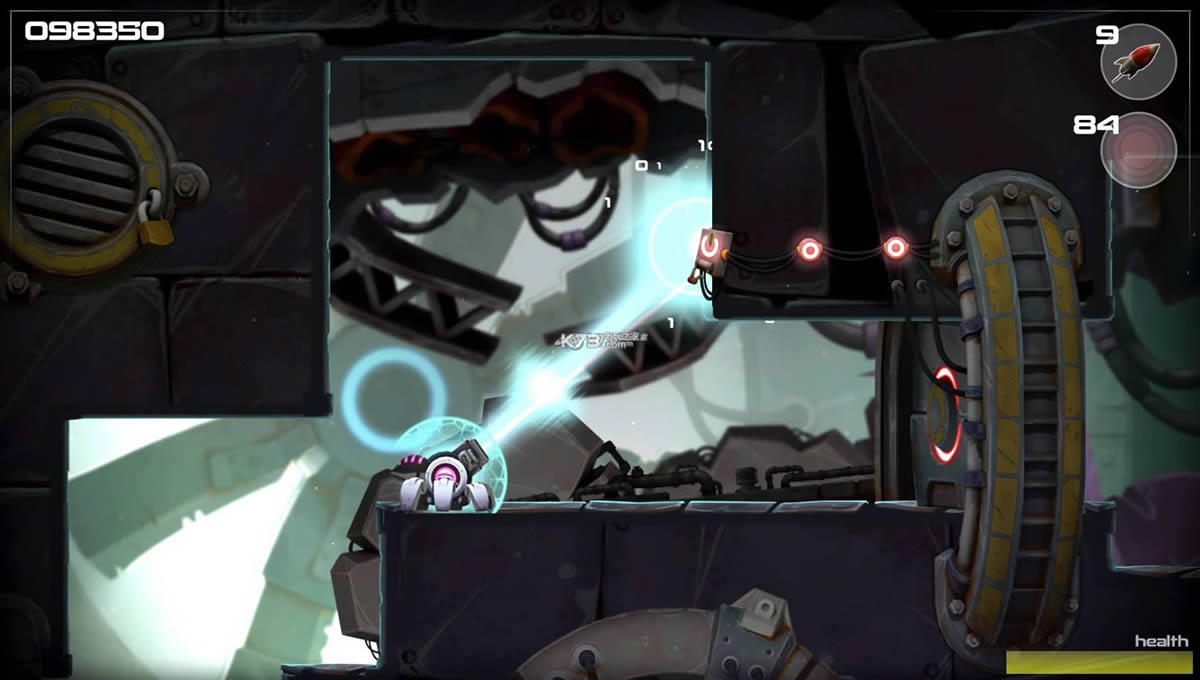1200x680 pixels.
Task: Activate the round red target icon
Action: point(1138,150)
